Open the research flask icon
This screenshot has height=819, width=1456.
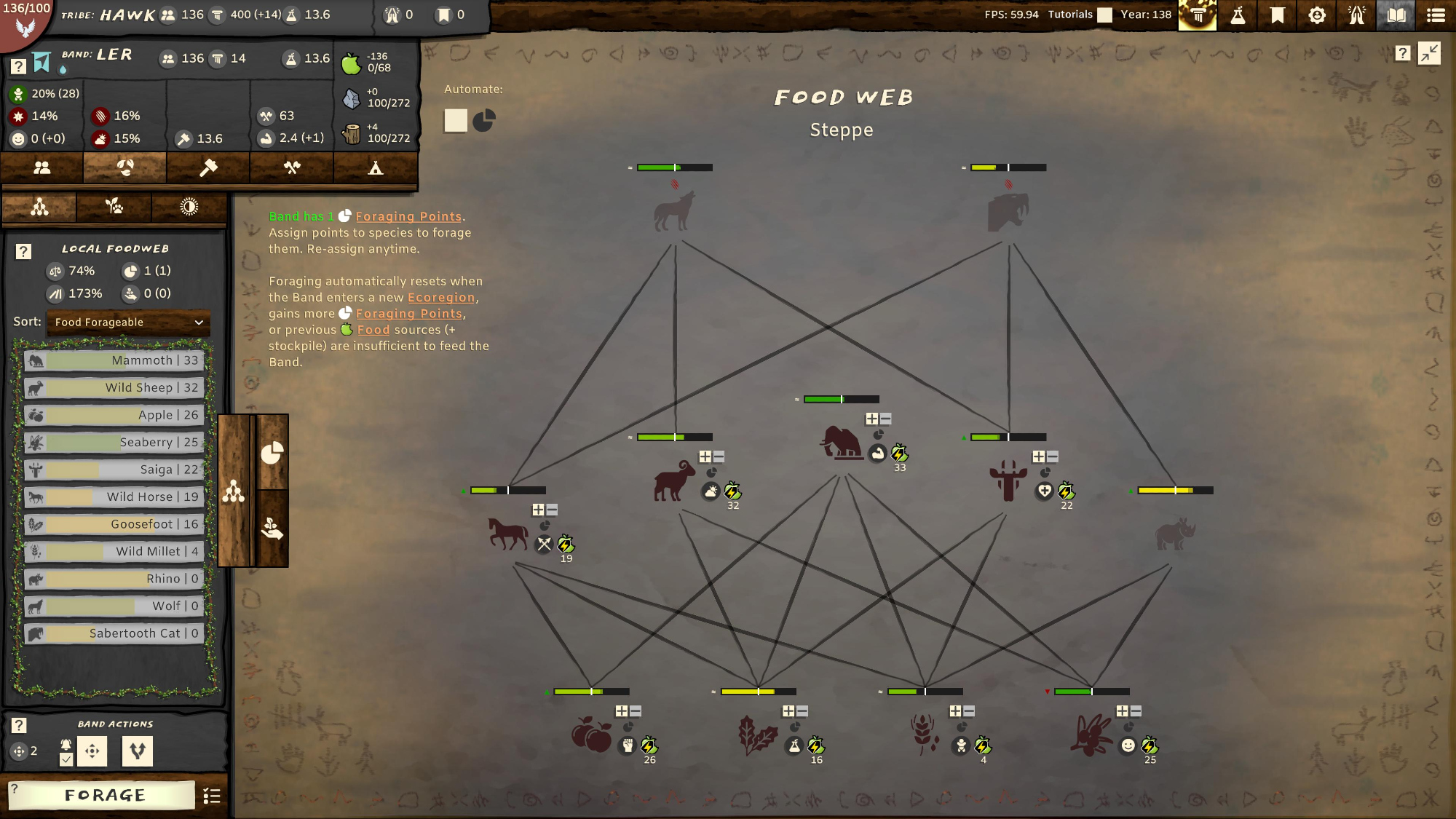click(1238, 15)
